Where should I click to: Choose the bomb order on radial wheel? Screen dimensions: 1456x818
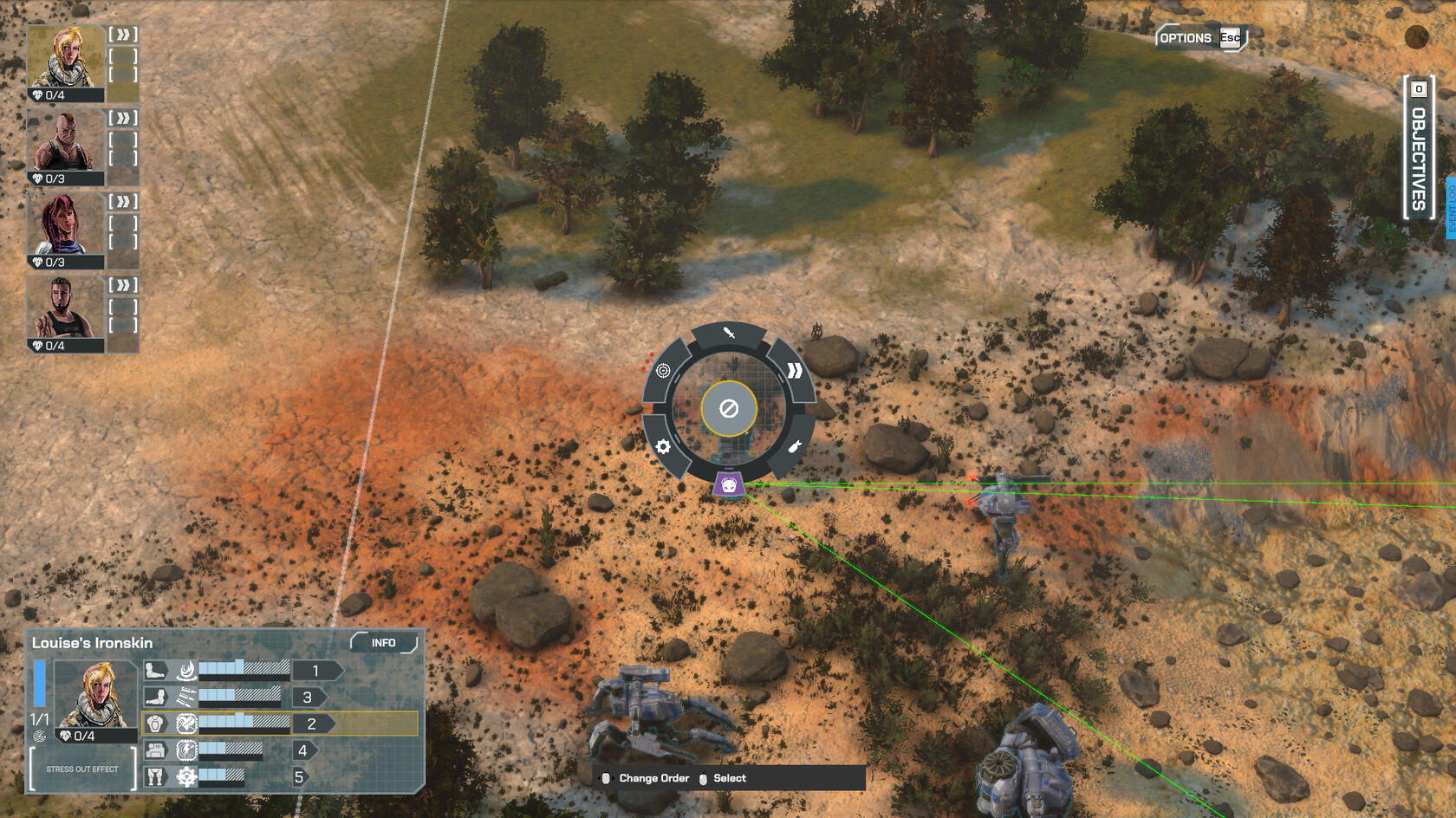(795, 447)
